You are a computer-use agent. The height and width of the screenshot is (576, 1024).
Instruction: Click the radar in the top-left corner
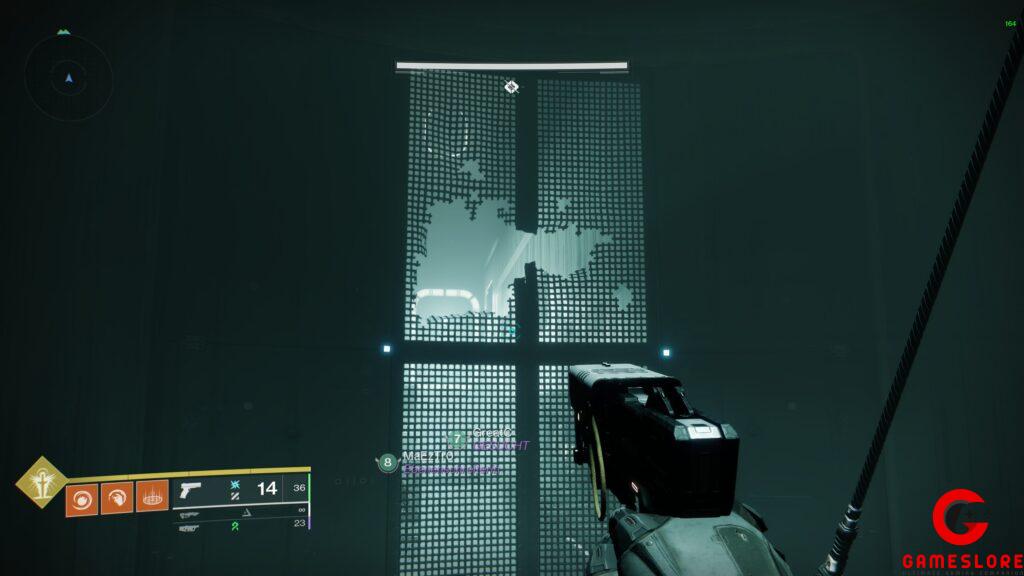(68, 77)
